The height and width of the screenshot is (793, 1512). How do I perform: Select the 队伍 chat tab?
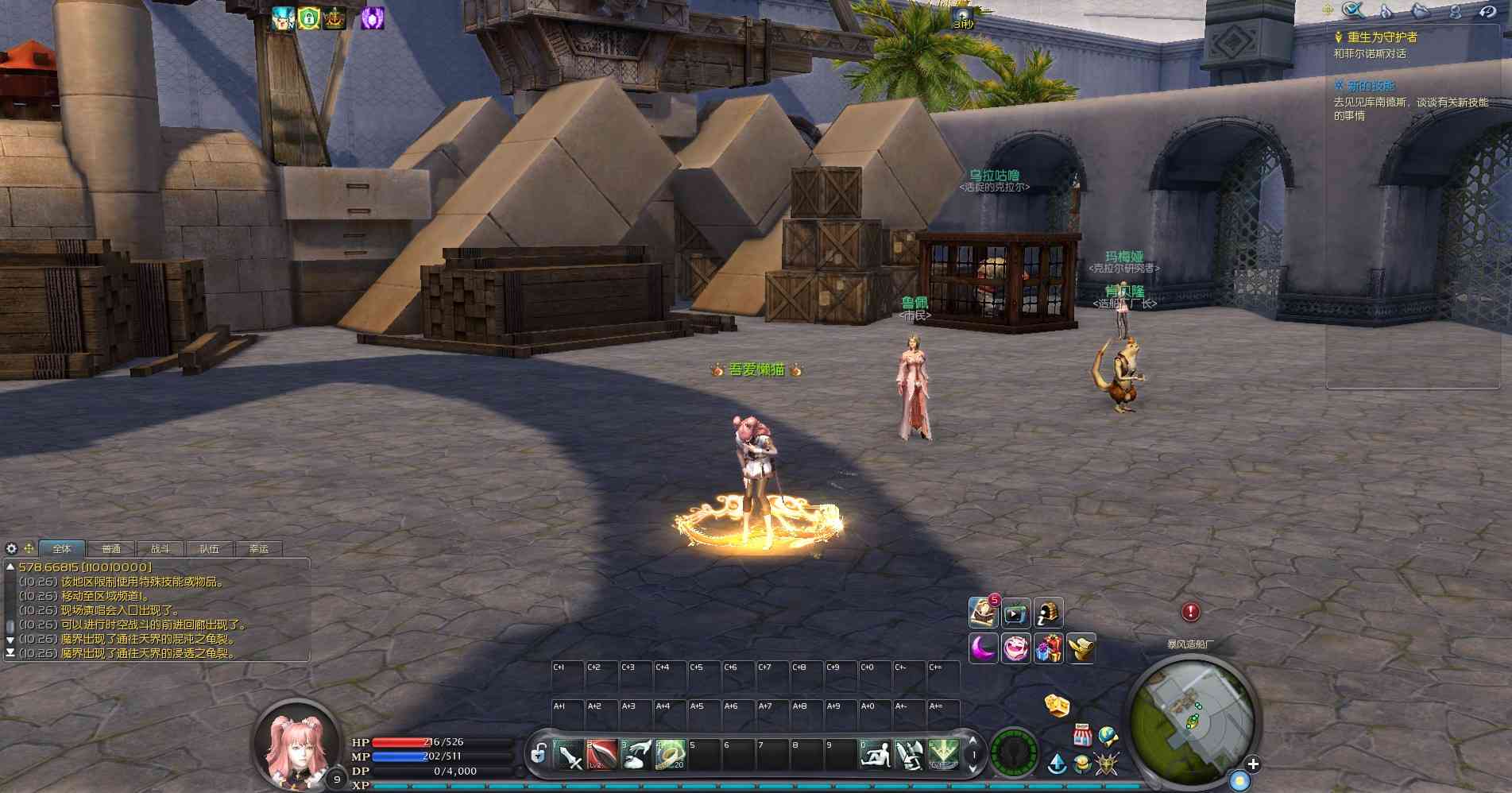click(210, 549)
